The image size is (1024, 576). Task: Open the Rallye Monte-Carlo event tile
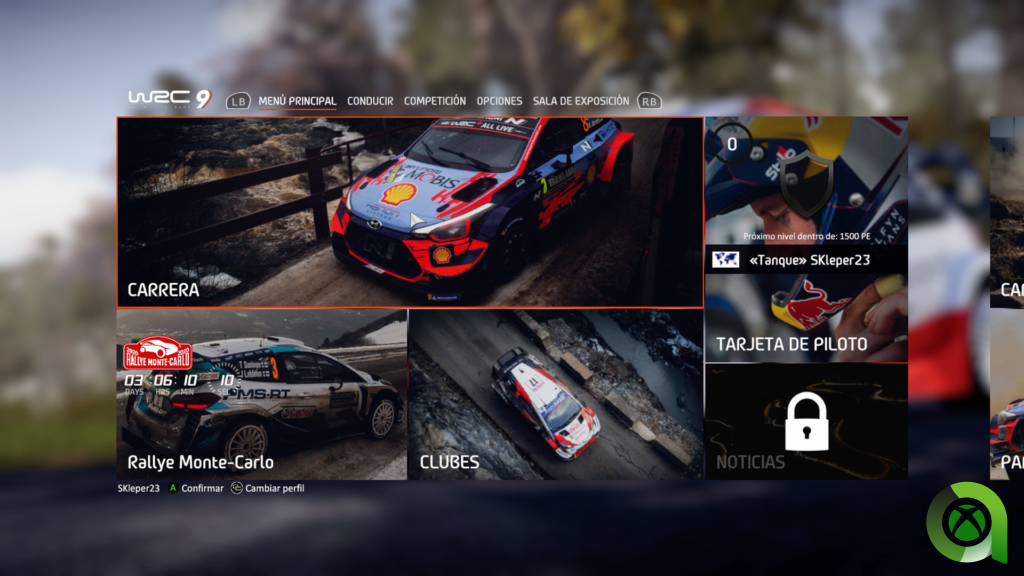(262, 395)
